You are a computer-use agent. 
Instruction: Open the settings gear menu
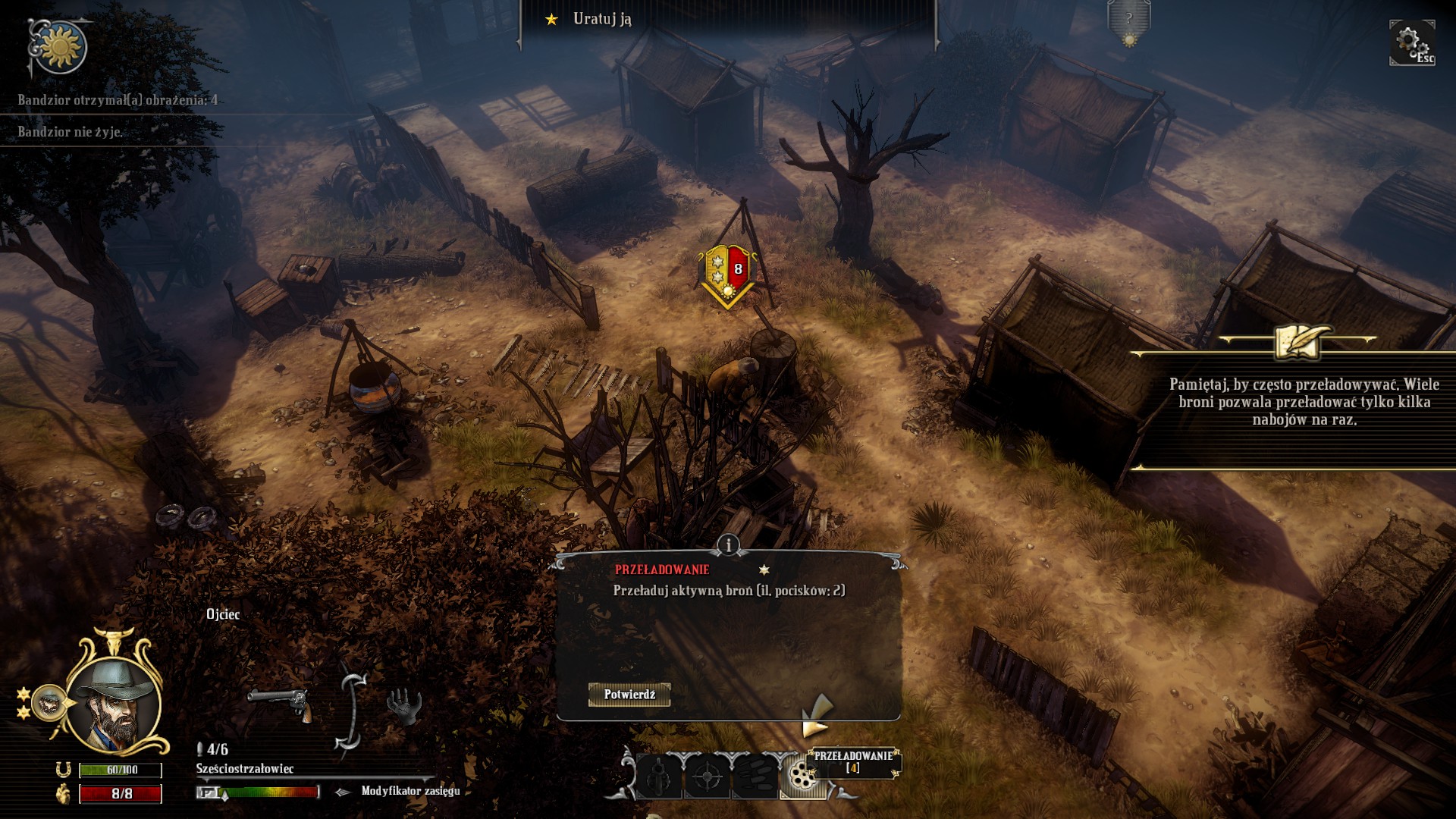click(x=1410, y=42)
